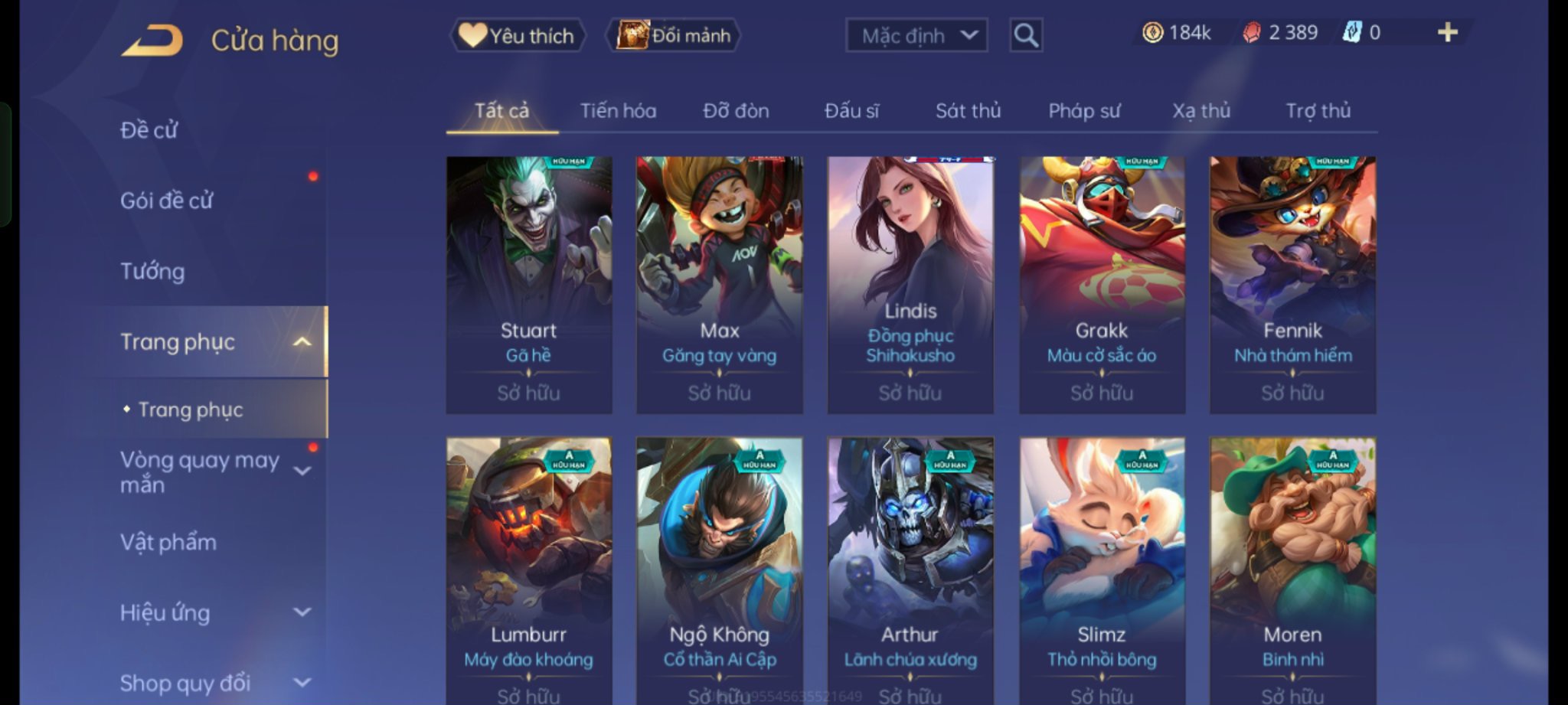This screenshot has height=705, width=1568.
Task: Filter by the Trợ thủ tab
Action: click(1318, 111)
